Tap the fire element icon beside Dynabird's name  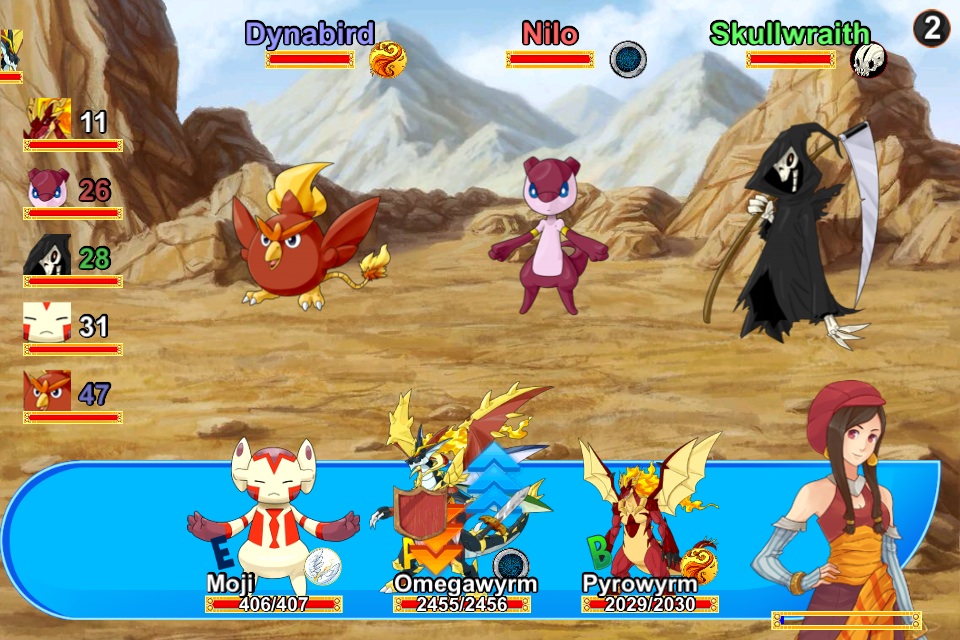pyautogui.click(x=388, y=60)
